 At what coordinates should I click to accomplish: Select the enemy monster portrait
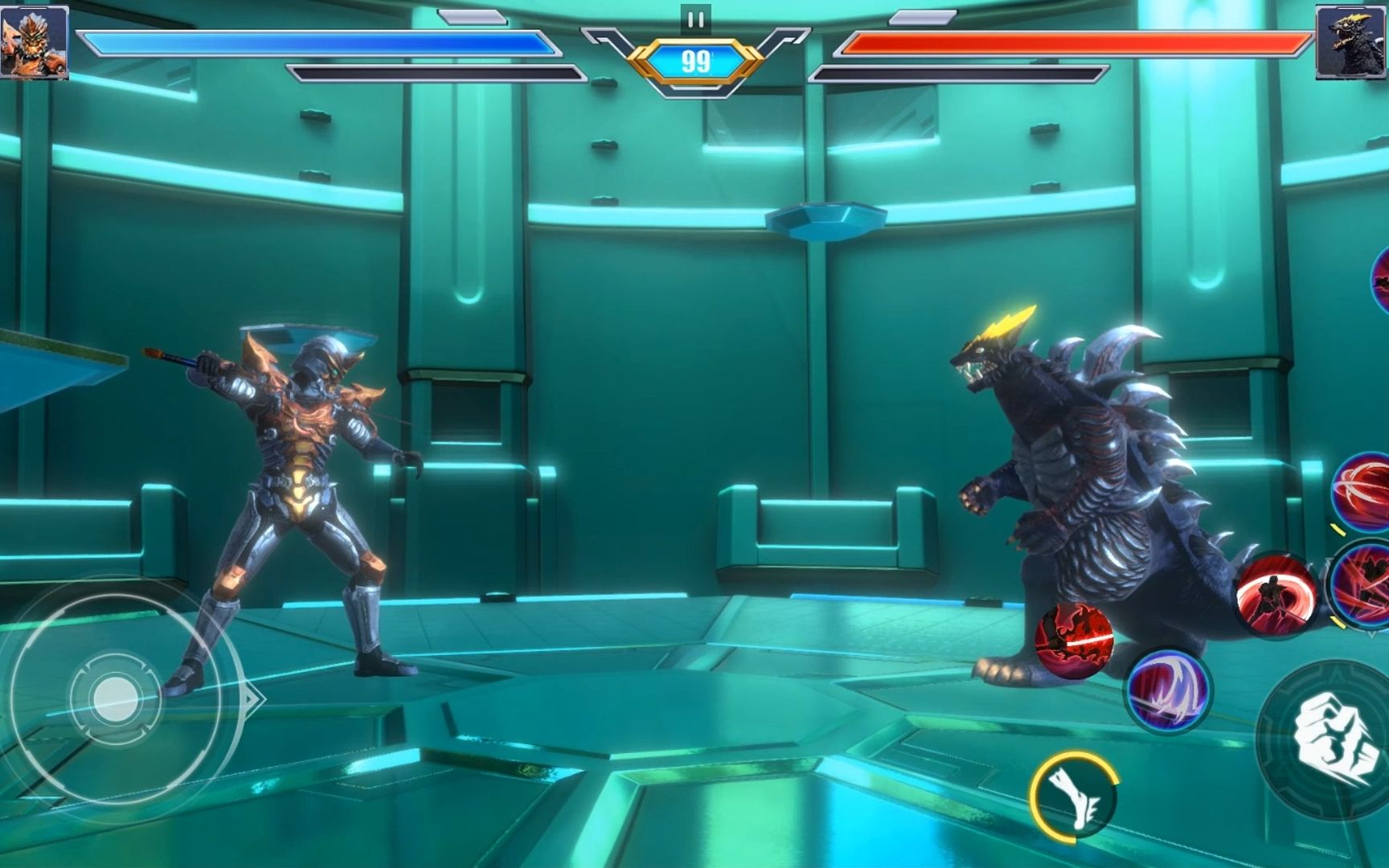[1351, 42]
